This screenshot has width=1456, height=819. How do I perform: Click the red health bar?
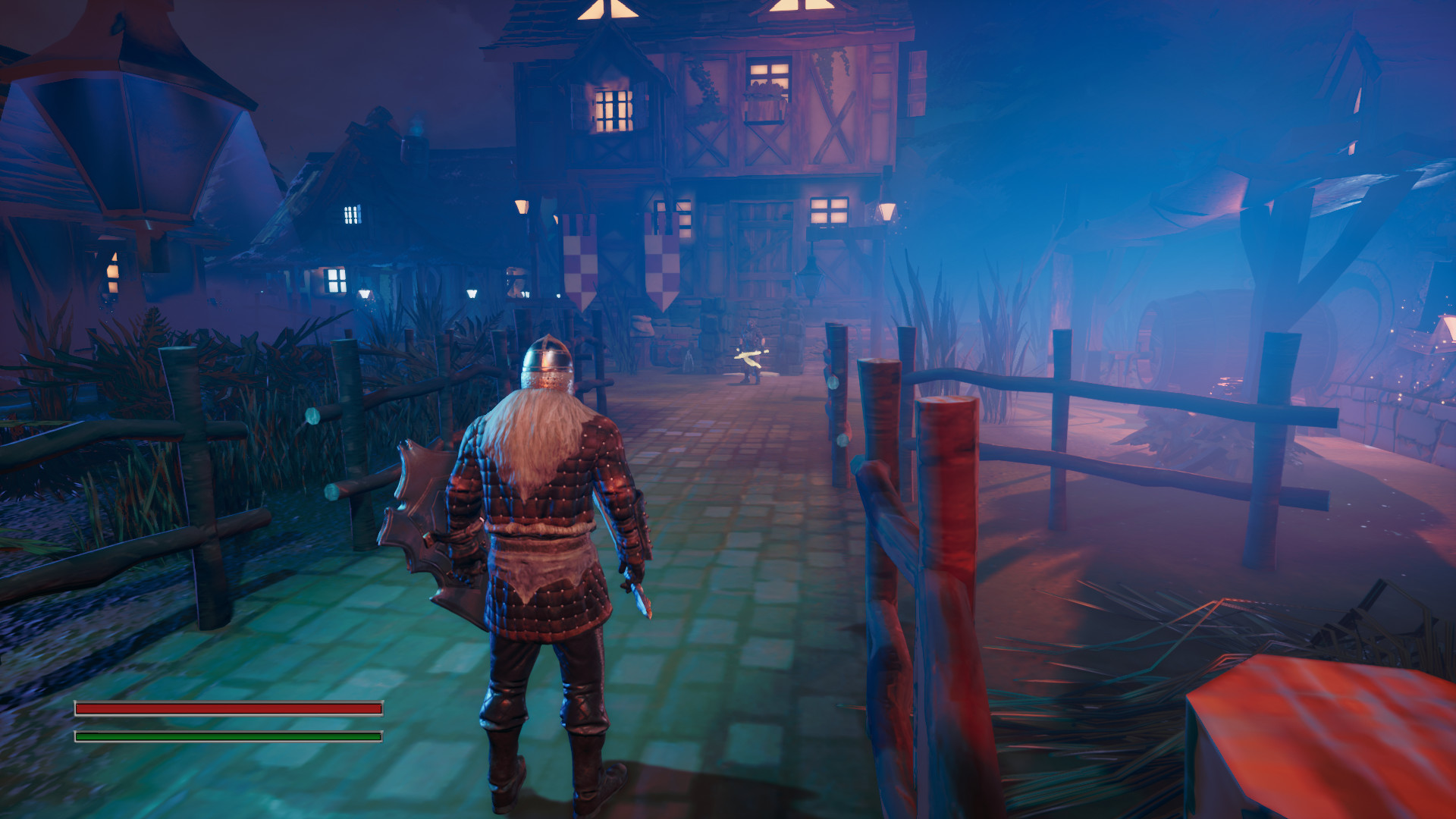tap(227, 708)
